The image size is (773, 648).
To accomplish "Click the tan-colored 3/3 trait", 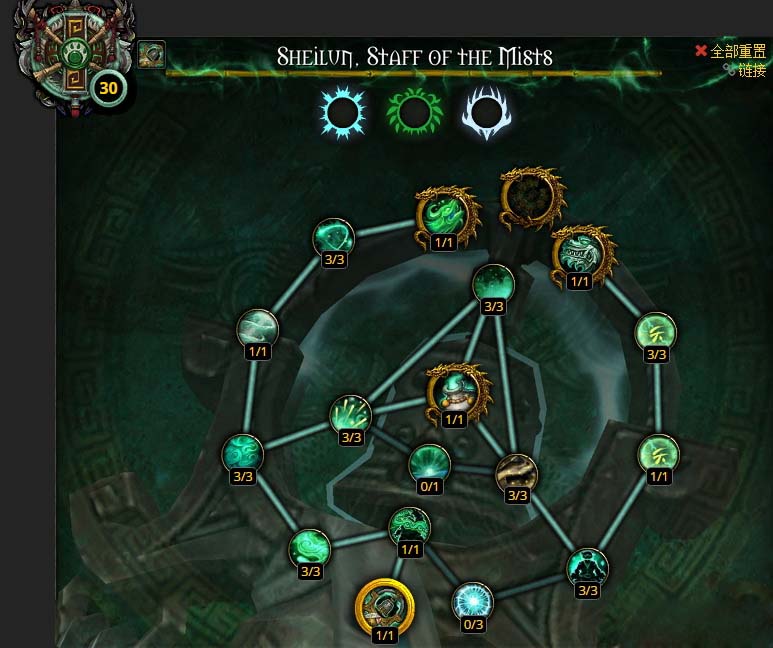I will point(517,473).
